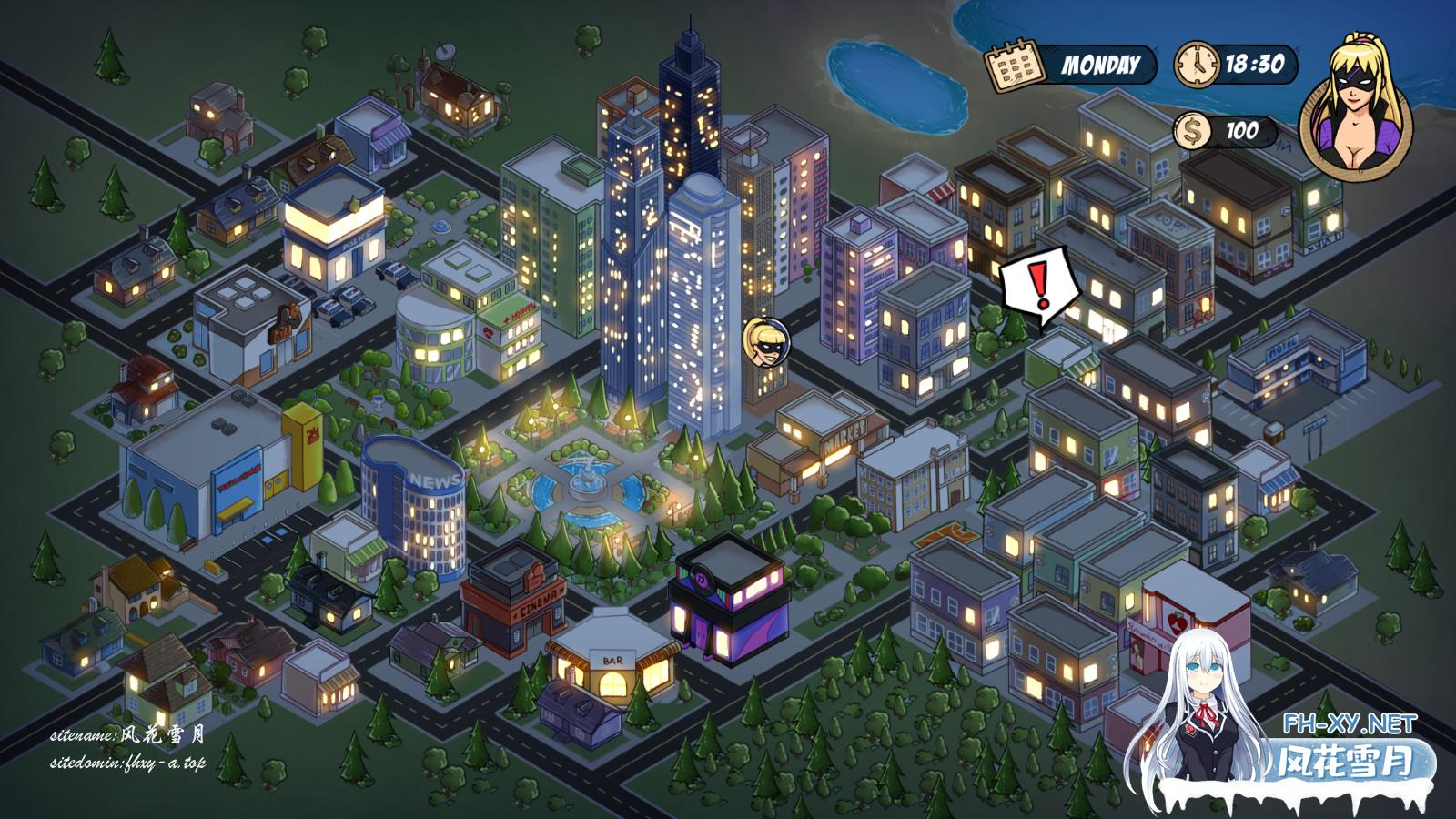Click the red exclamation mark event marker
The image size is (1456, 819).
(1041, 284)
